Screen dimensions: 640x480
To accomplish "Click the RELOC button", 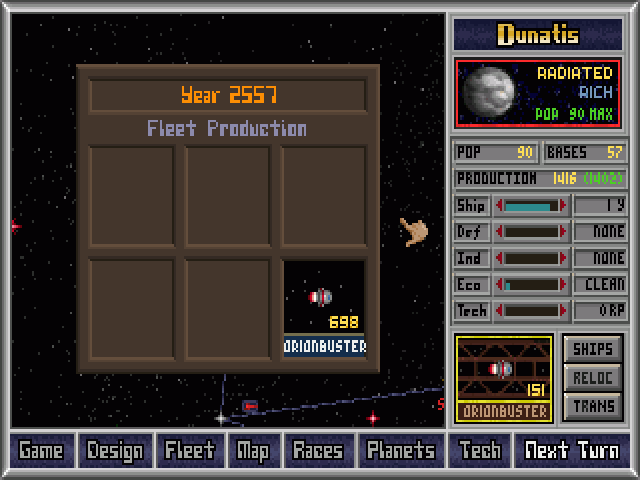I will [593, 378].
